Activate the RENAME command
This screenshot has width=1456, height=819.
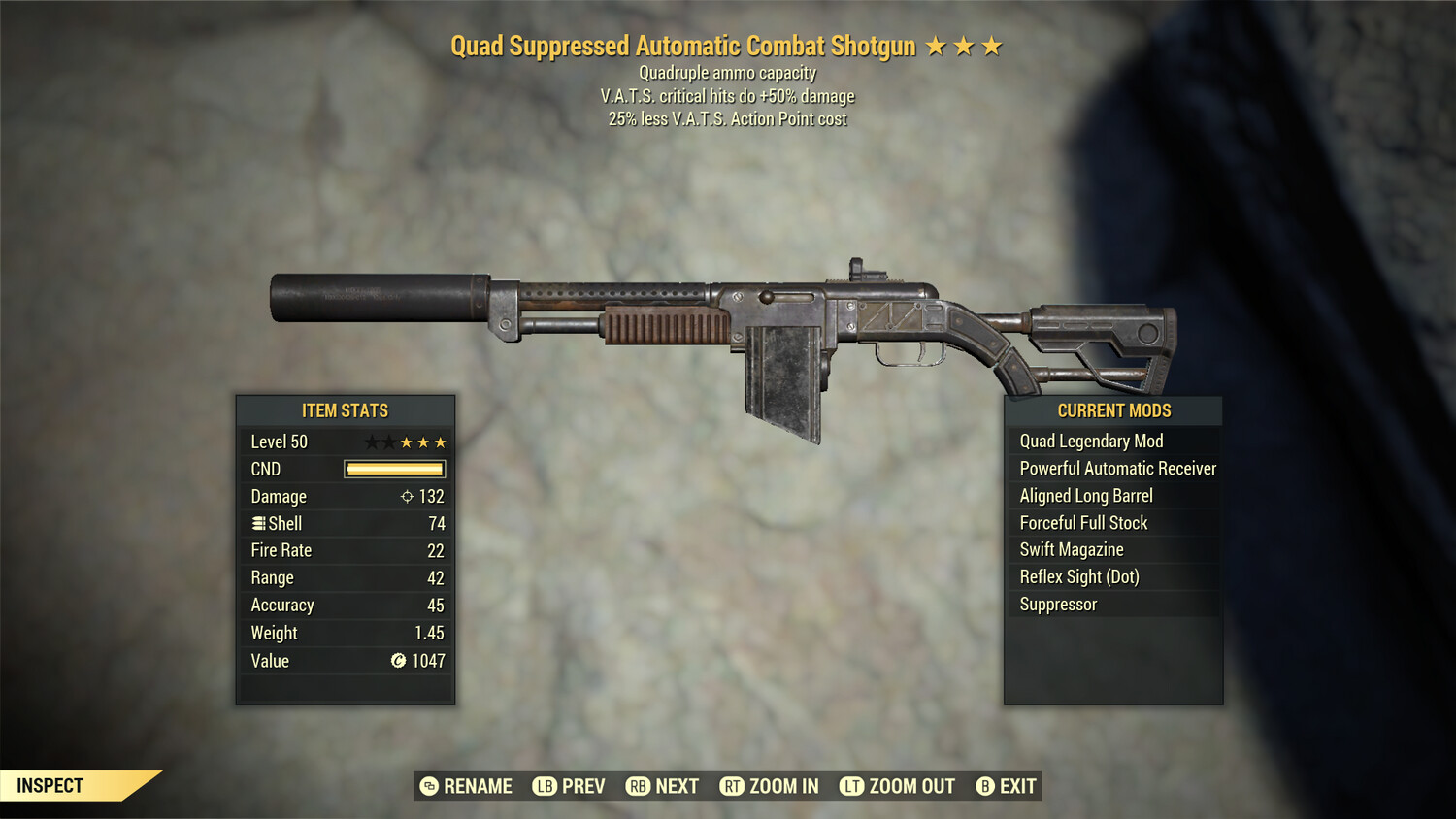click(x=478, y=786)
